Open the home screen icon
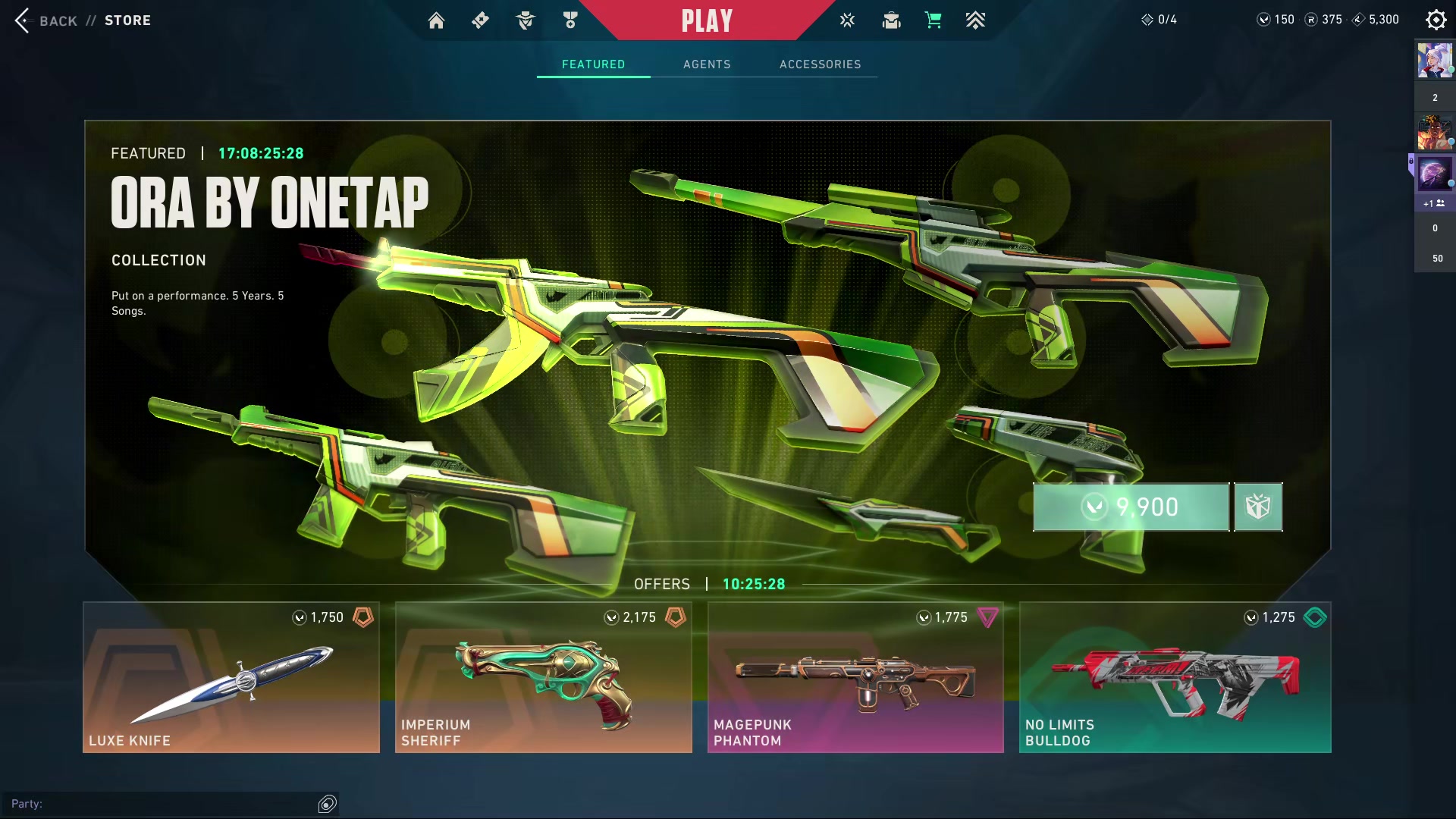Image resolution: width=1456 pixels, height=819 pixels. 436,20
